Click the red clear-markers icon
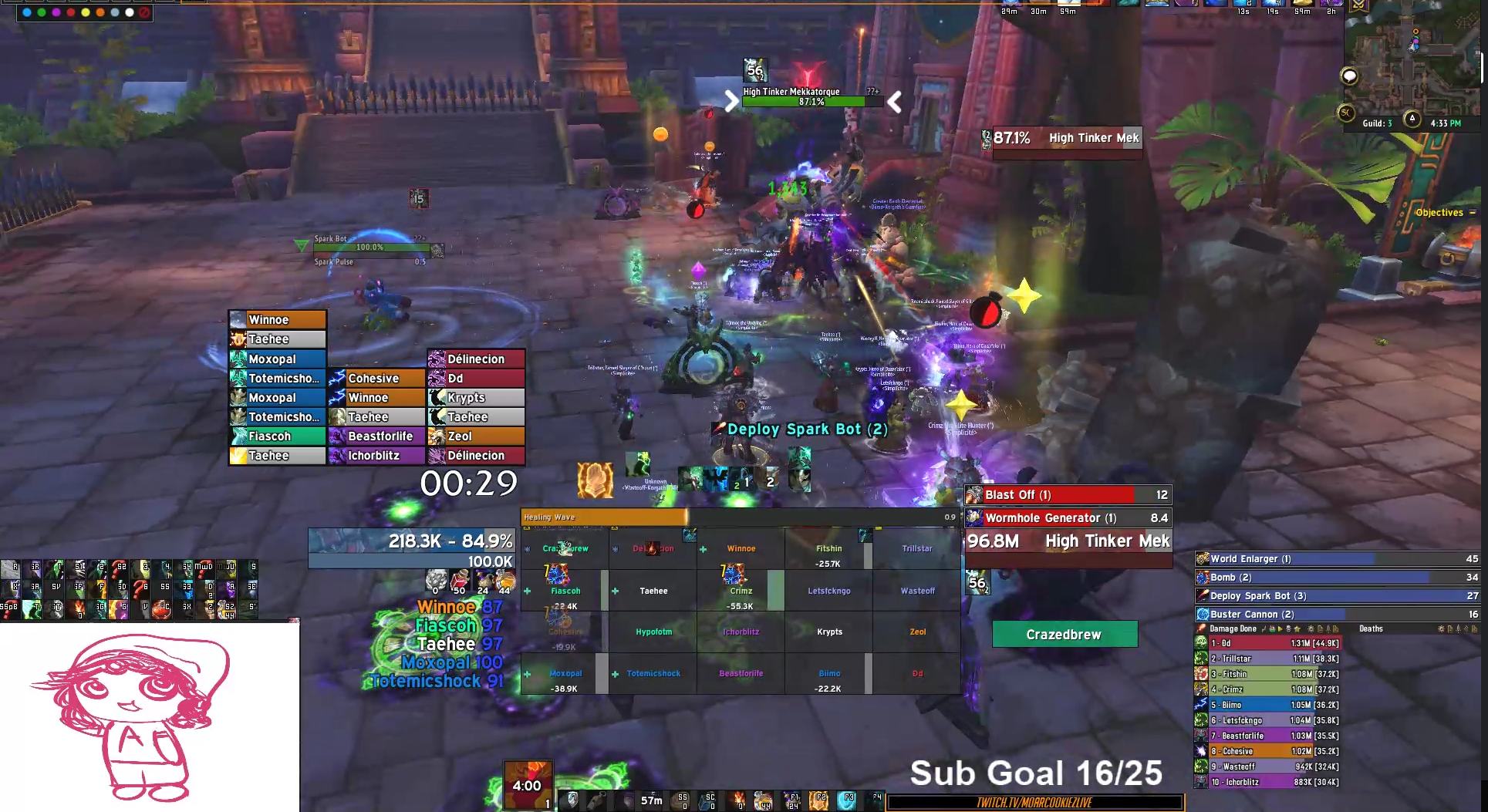The height and width of the screenshot is (812, 1488). pyautogui.click(x=143, y=12)
